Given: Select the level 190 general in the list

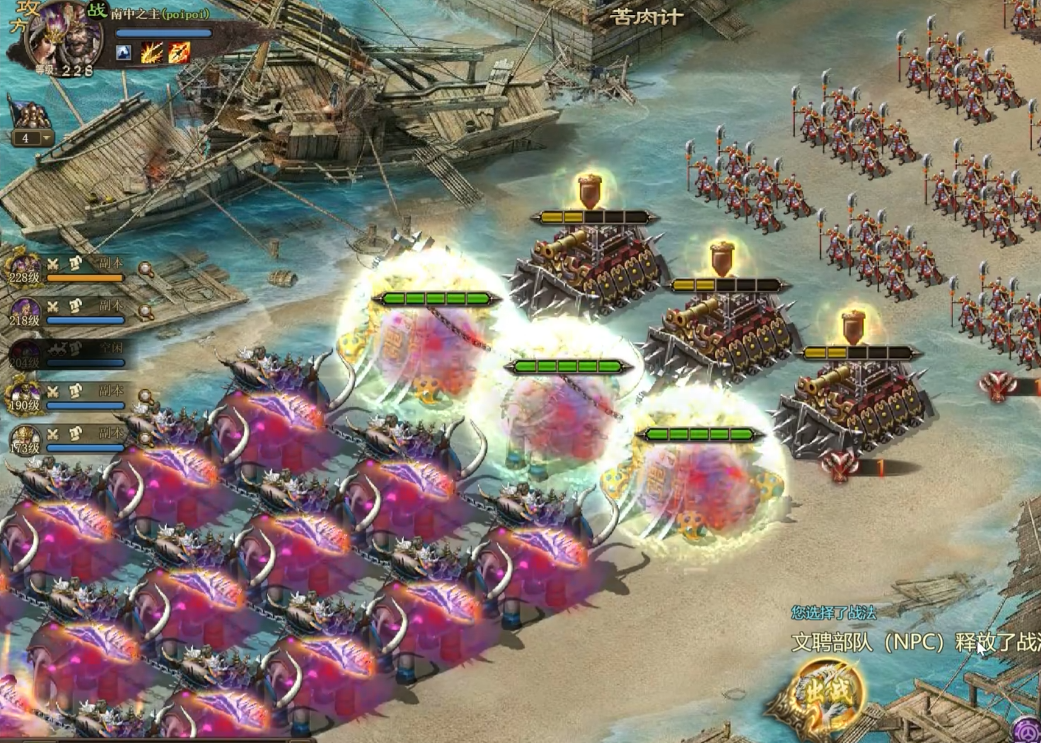Looking at the screenshot, I should pos(26,396).
